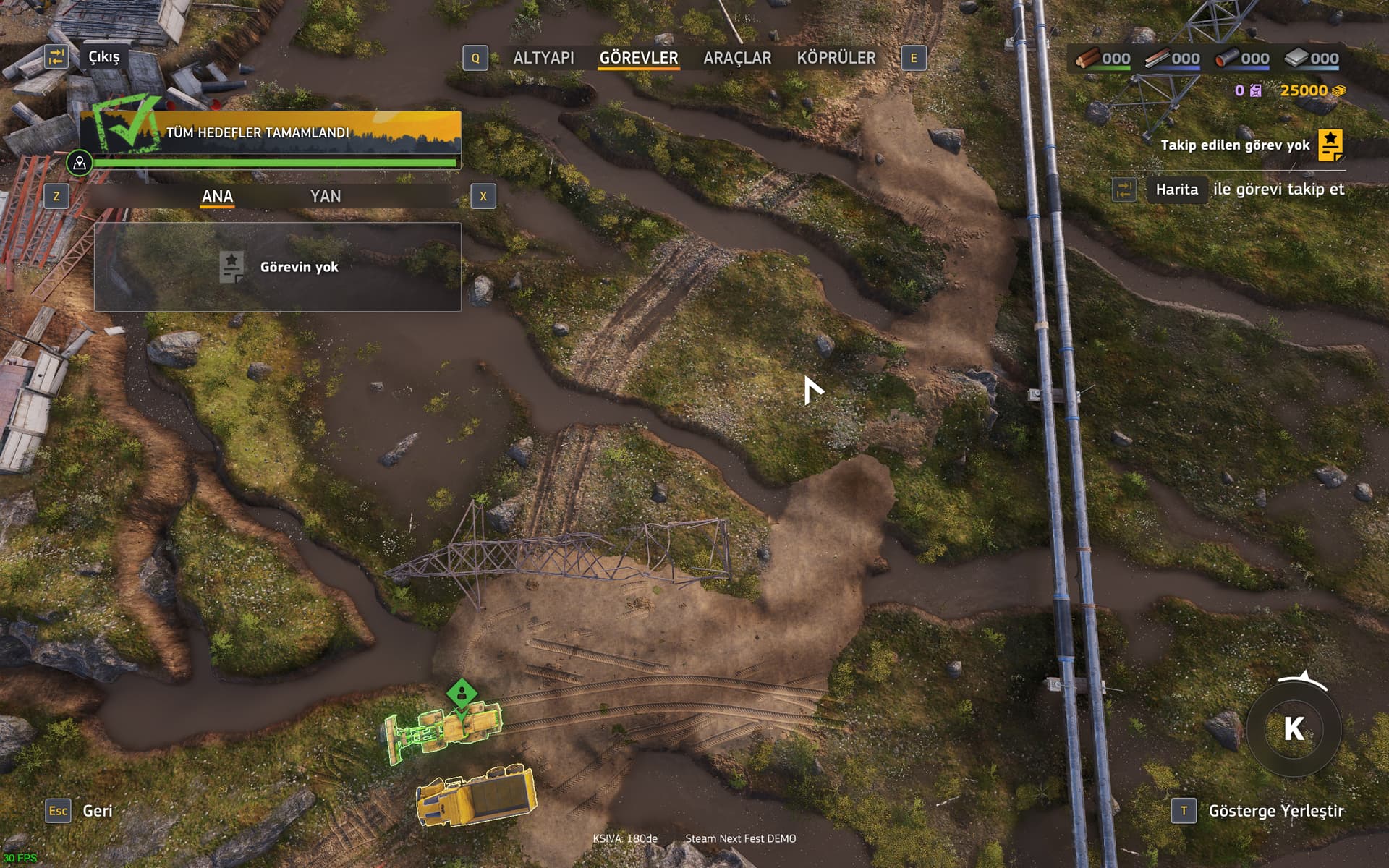This screenshot has width=1389, height=868.
Task: Select the empty 'Görevin yok' mission panel
Action: [278, 267]
